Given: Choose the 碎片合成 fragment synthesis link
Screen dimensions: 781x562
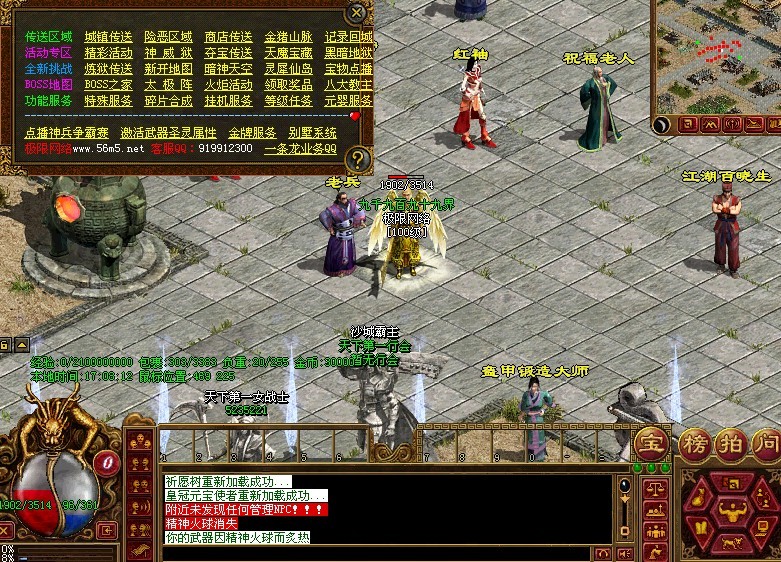Looking at the screenshot, I should point(168,101).
